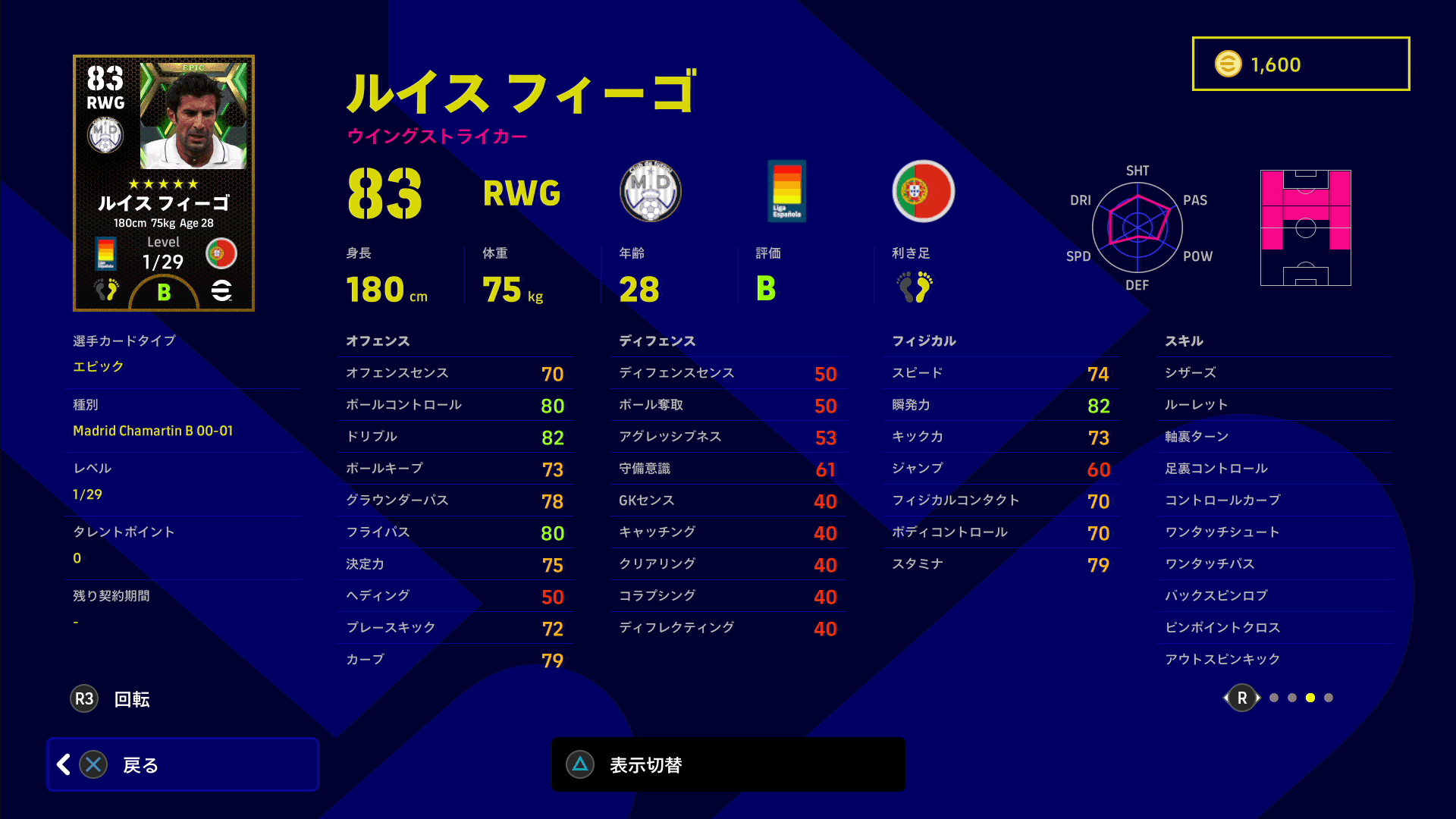This screenshot has height=819, width=1456.
Task: Click the player stats radar chart
Action: tap(1137, 227)
